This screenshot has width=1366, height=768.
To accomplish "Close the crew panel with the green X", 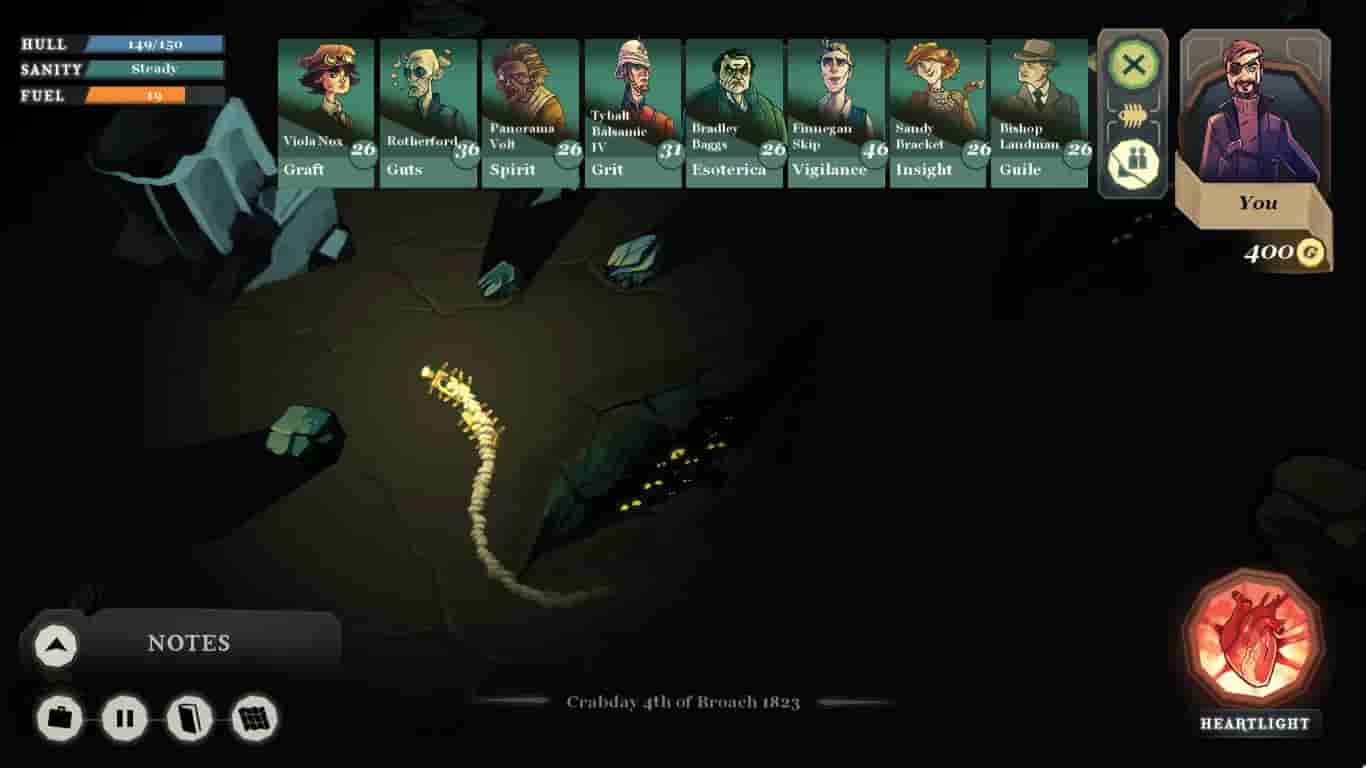I will click(x=1133, y=66).
